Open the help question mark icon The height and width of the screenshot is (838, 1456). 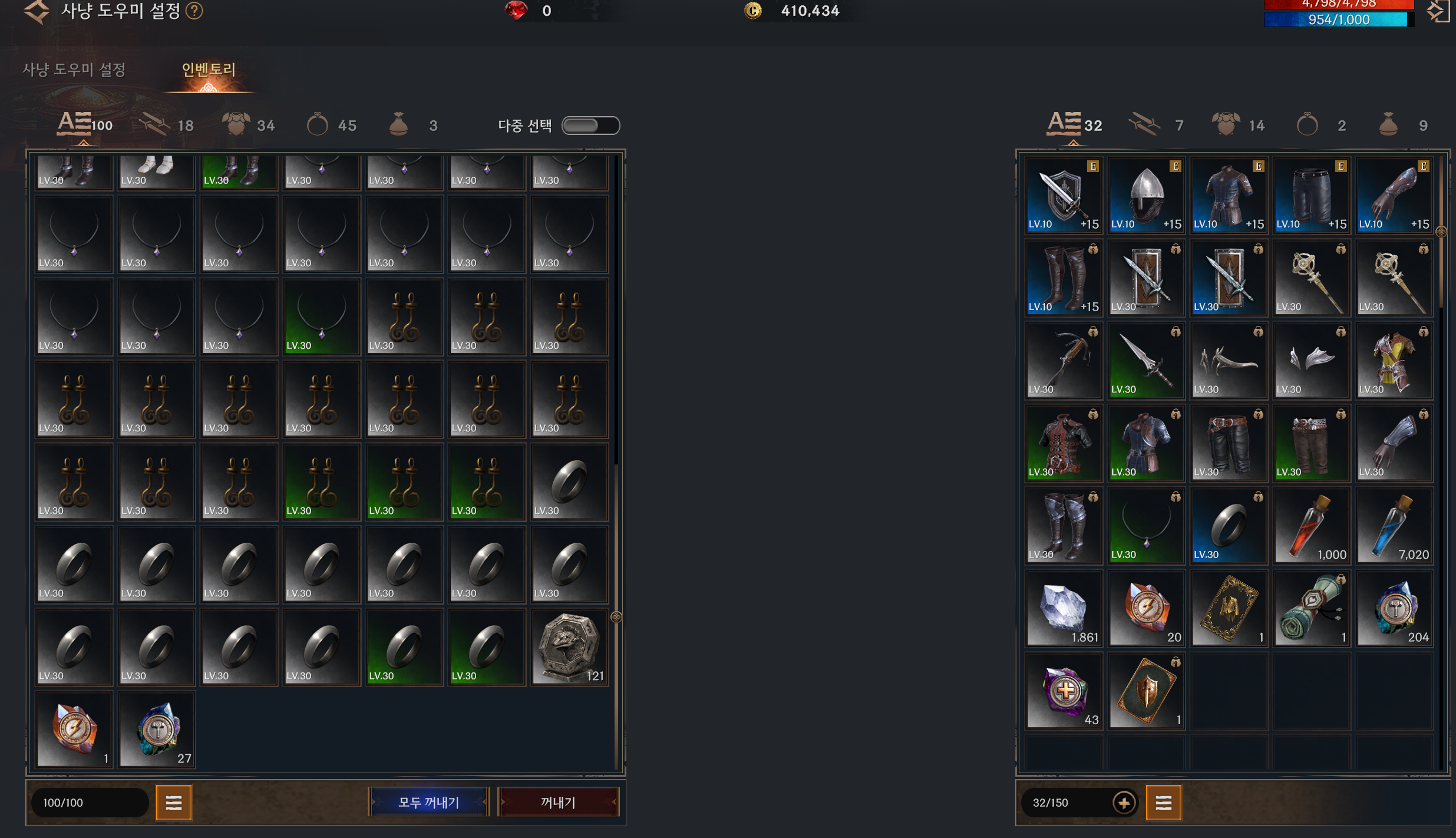click(194, 11)
